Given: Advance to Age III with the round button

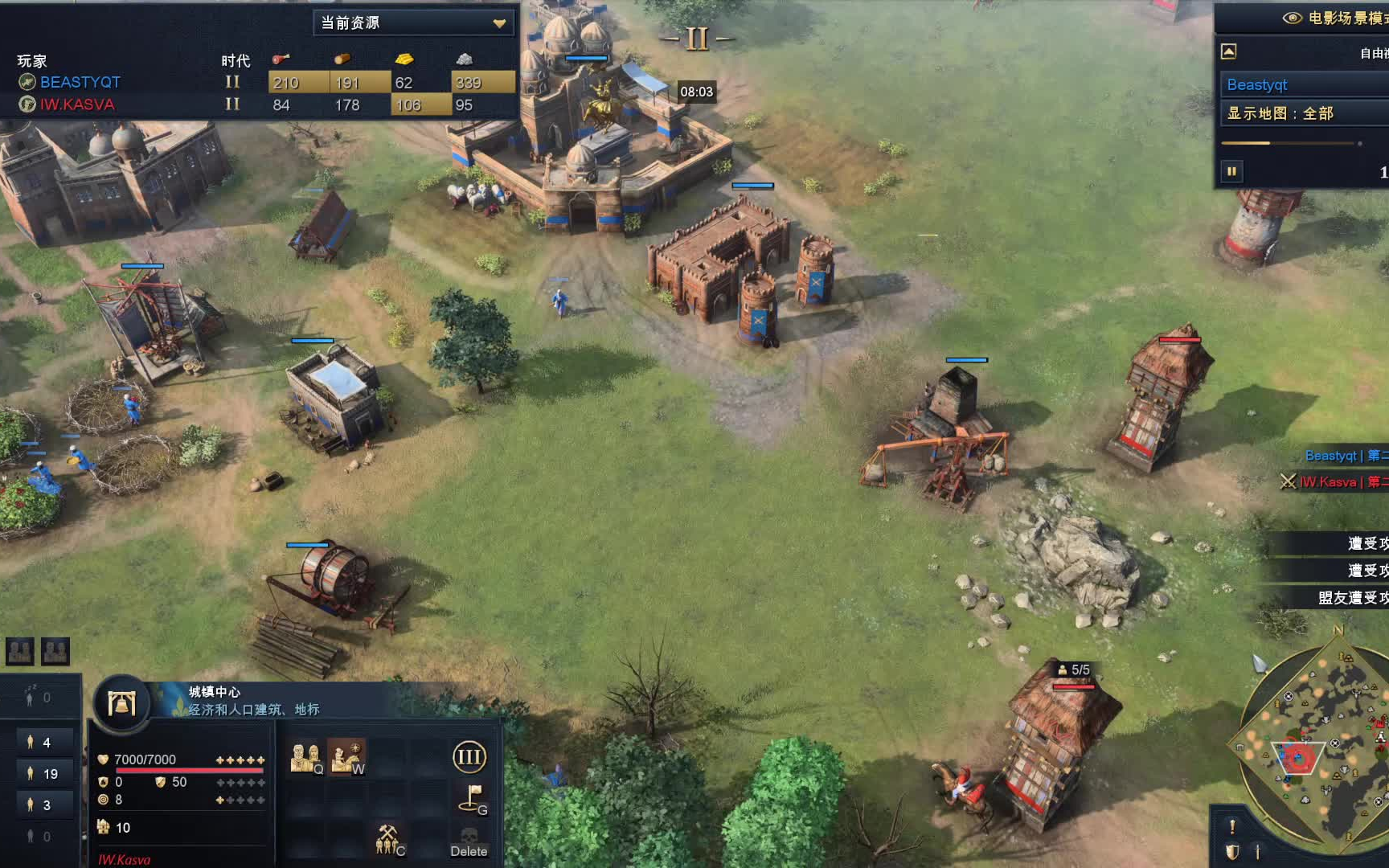Looking at the screenshot, I should click(x=469, y=757).
